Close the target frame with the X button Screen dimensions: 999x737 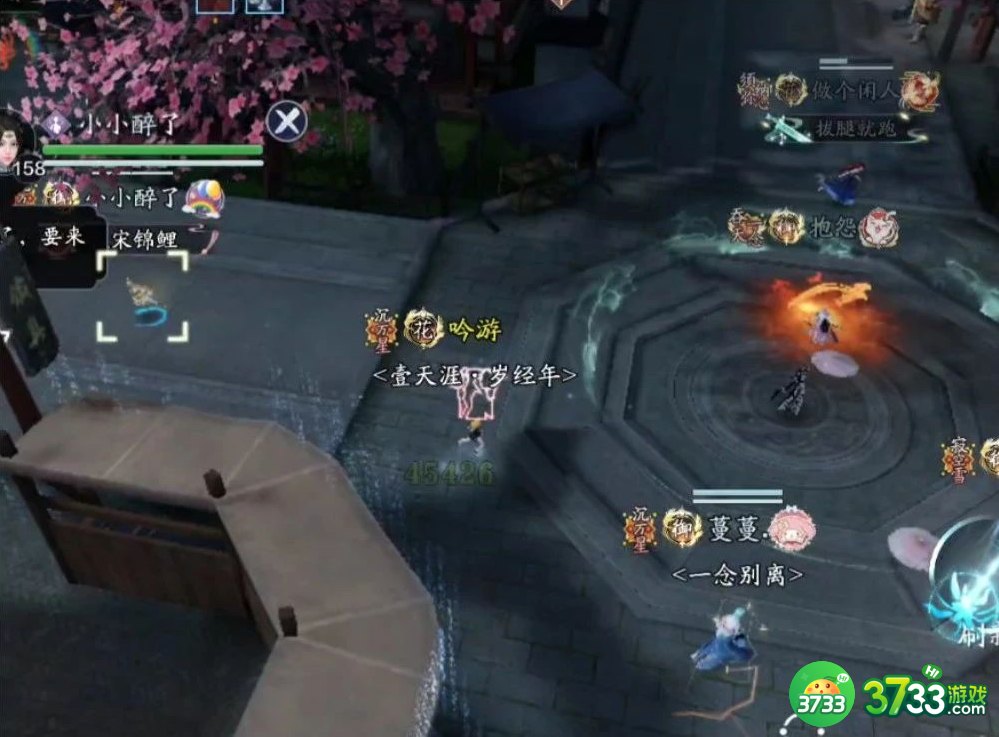pyautogui.click(x=287, y=122)
